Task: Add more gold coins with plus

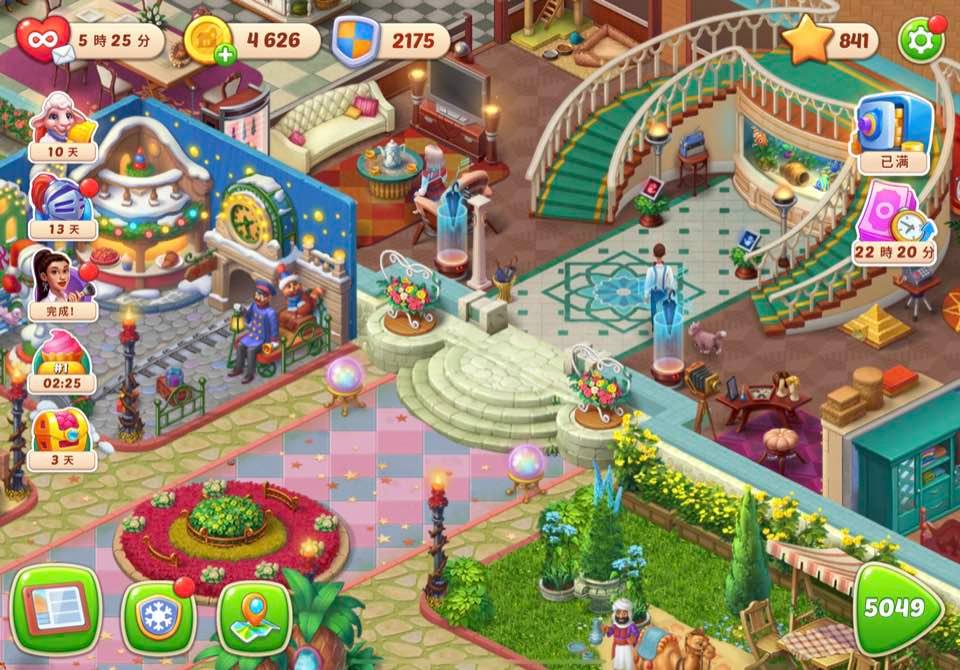Action: [x=225, y=56]
